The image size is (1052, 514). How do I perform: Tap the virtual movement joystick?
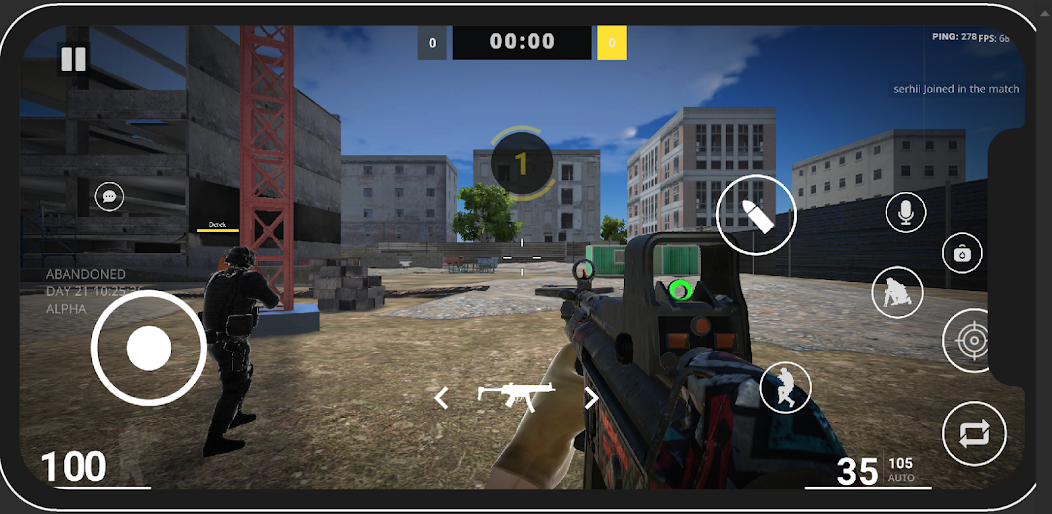click(149, 348)
